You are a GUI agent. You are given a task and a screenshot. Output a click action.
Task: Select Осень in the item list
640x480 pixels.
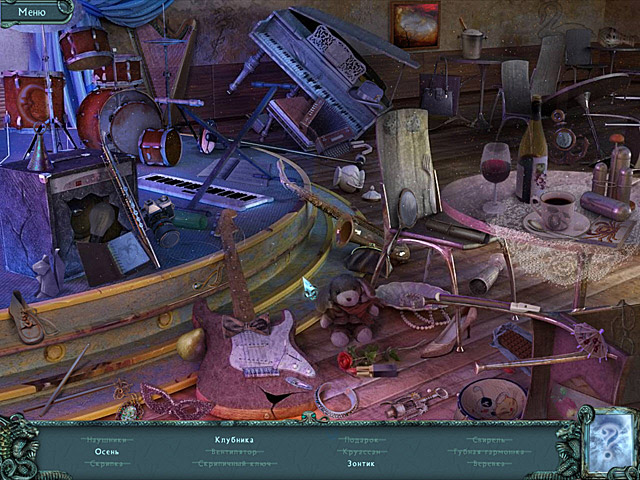point(107,452)
